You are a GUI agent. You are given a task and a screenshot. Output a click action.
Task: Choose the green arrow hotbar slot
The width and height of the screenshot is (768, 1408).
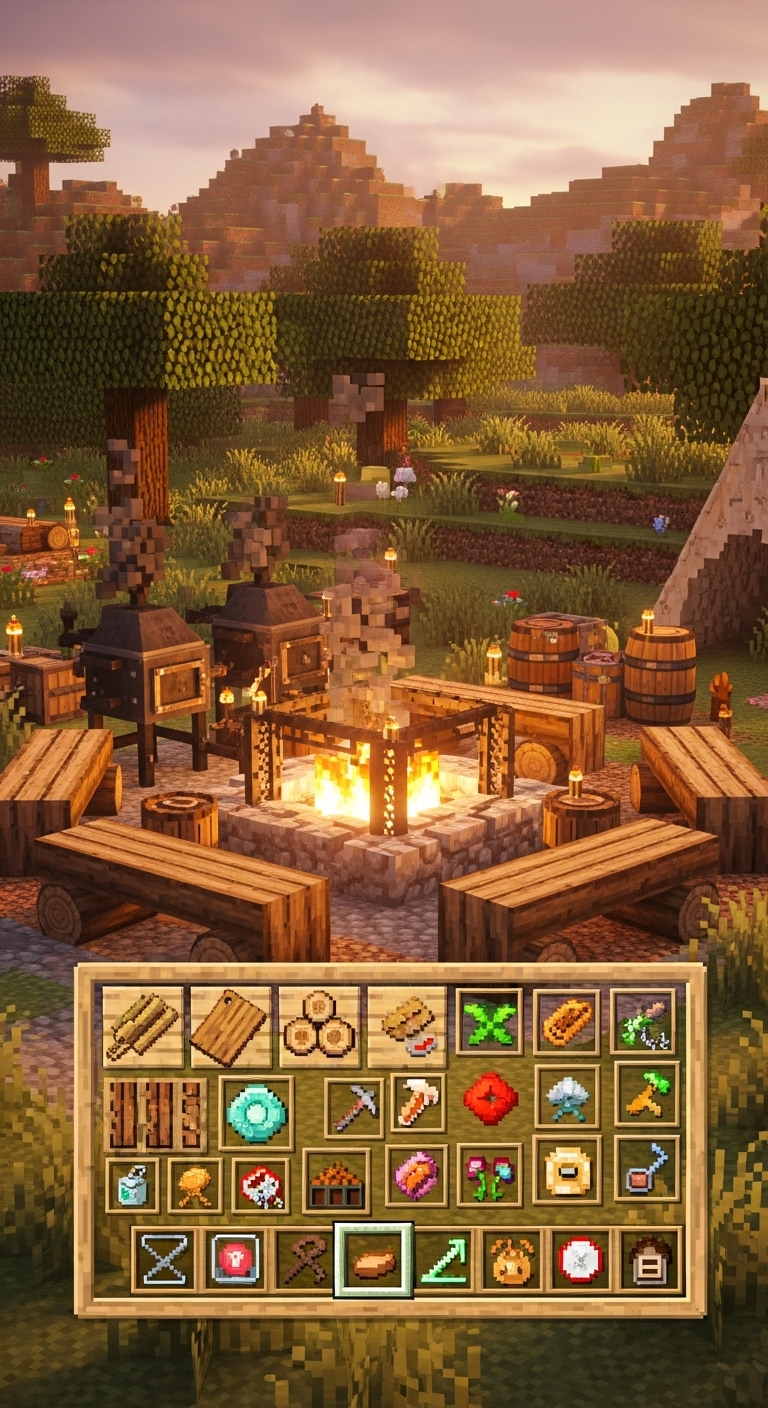coord(444,1260)
